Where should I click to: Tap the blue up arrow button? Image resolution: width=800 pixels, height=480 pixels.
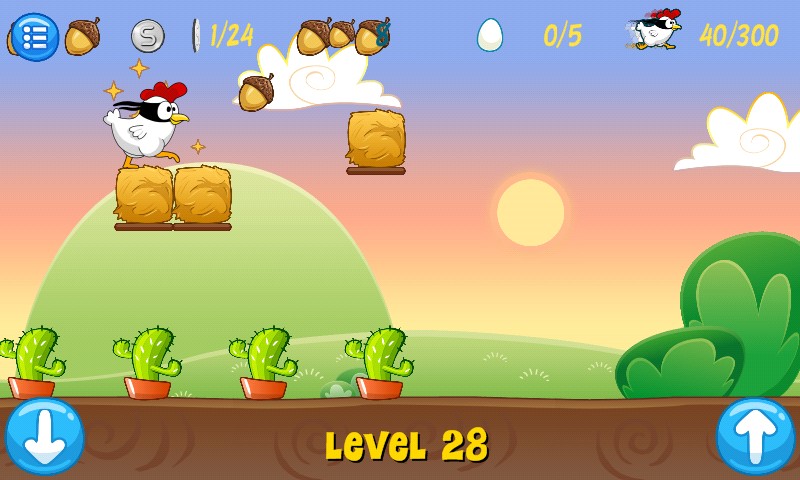pos(755,437)
